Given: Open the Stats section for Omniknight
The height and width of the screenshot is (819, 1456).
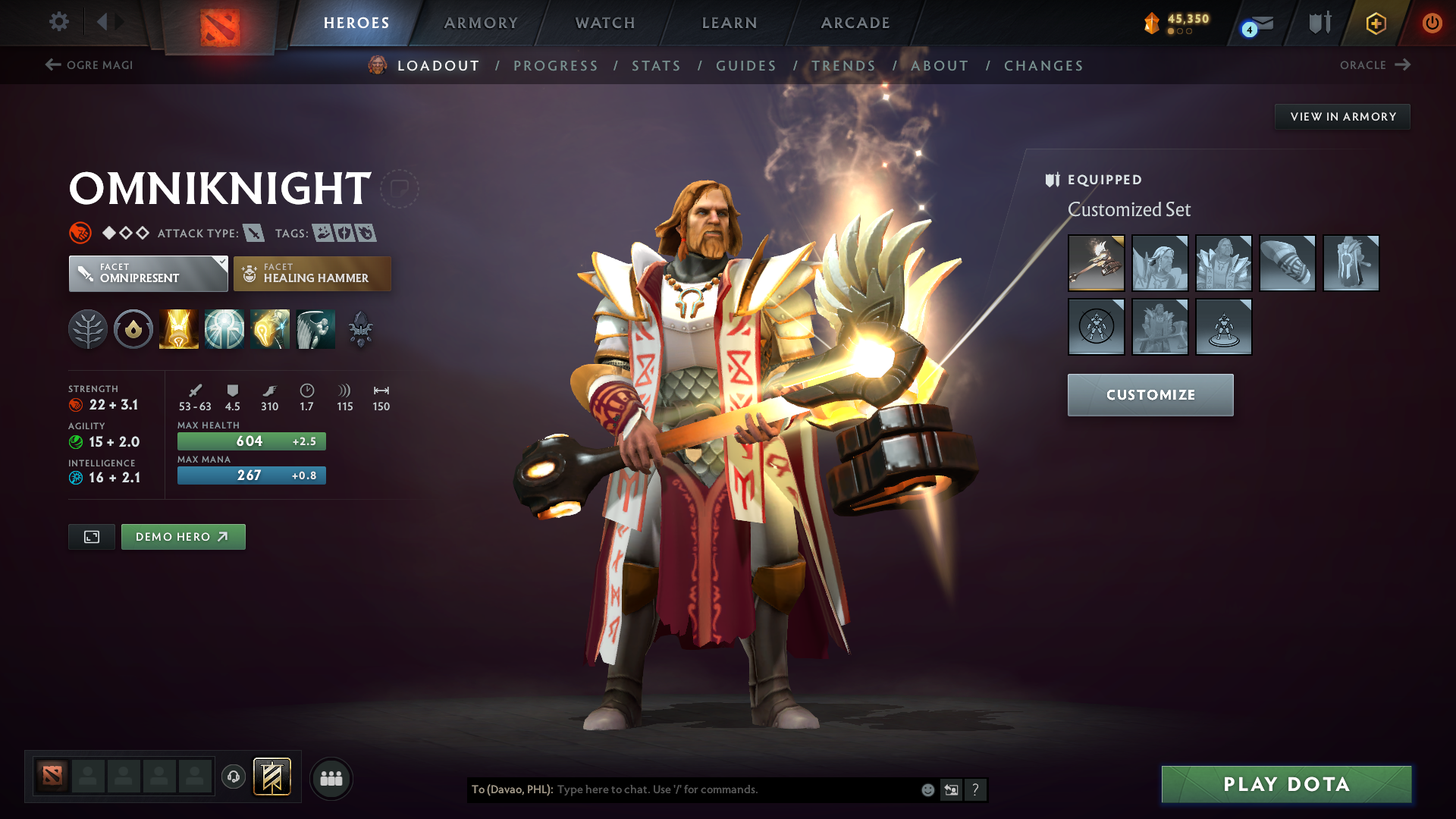Looking at the screenshot, I should [656, 66].
